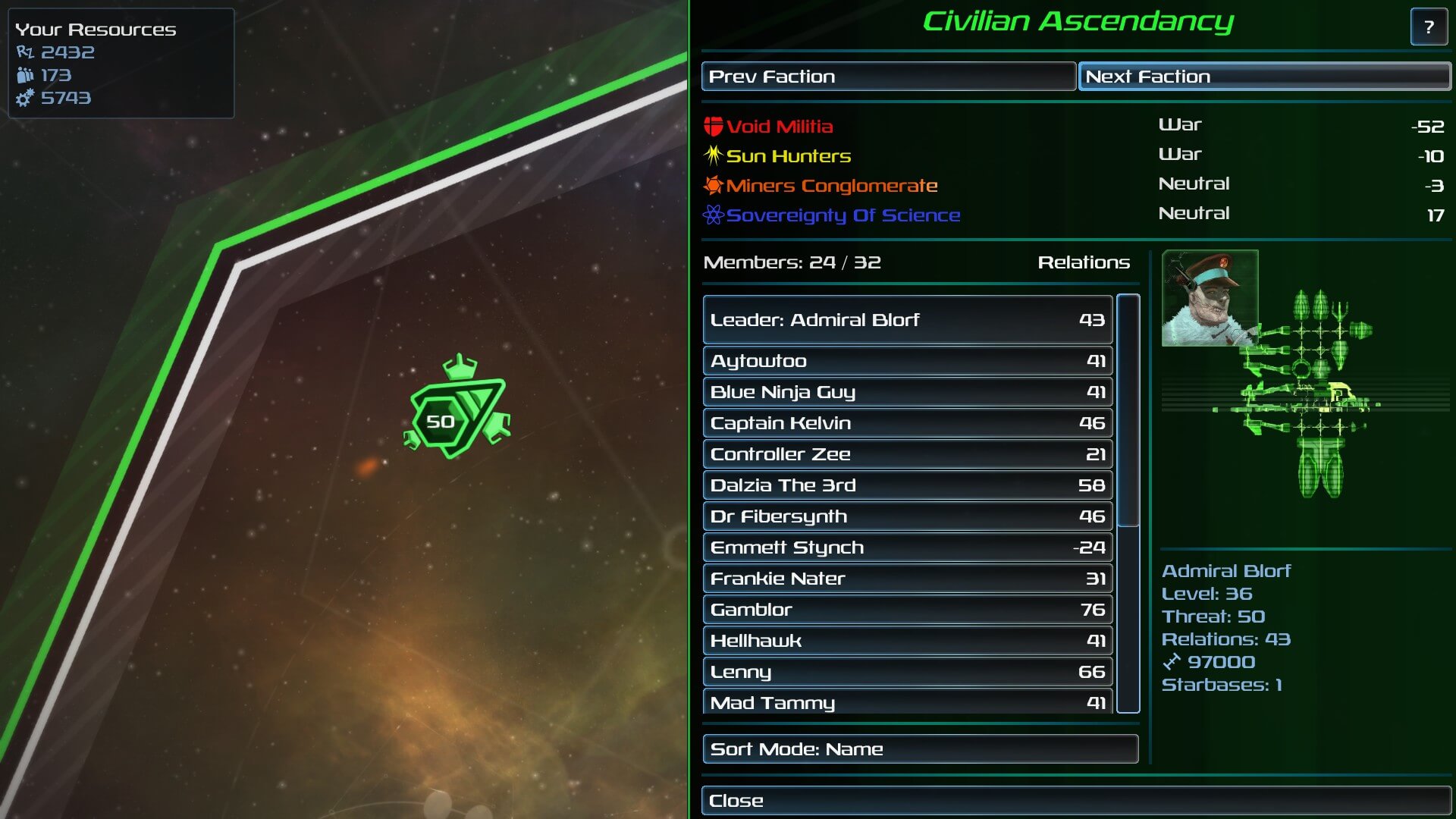The image size is (1456, 819).
Task: Select member Aytowtoo from the list
Action: pyautogui.click(x=907, y=361)
